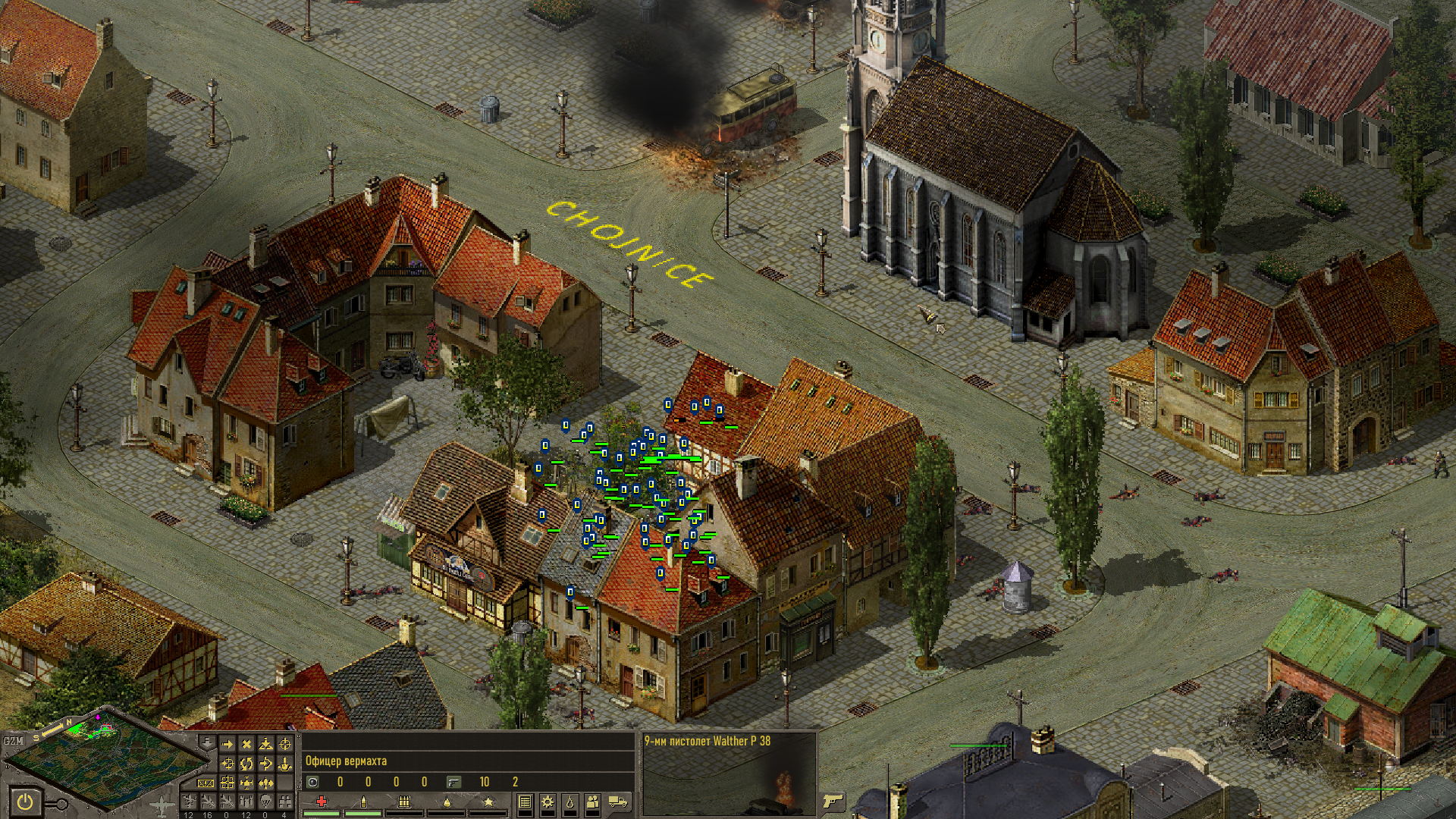
Task: Call the paratrooper drop
Action: 265,802
